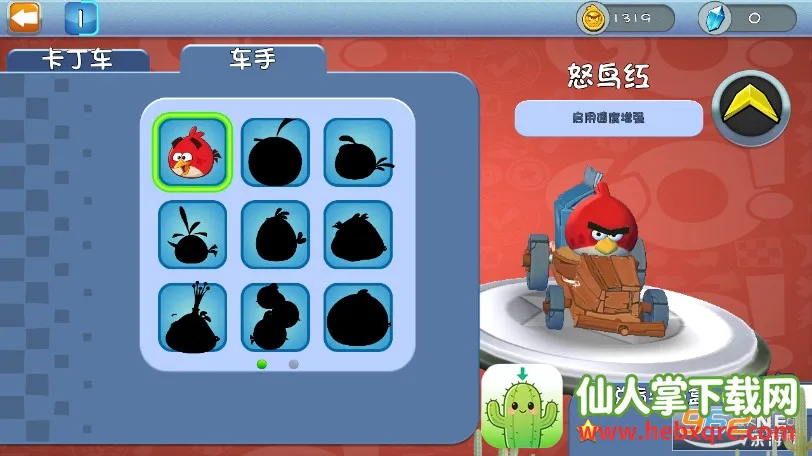Image resolution: width=812 pixels, height=456 pixels.
Task: Choose the locked silhouette with a tall tufted crest
Action: pyautogui.click(x=193, y=317)
